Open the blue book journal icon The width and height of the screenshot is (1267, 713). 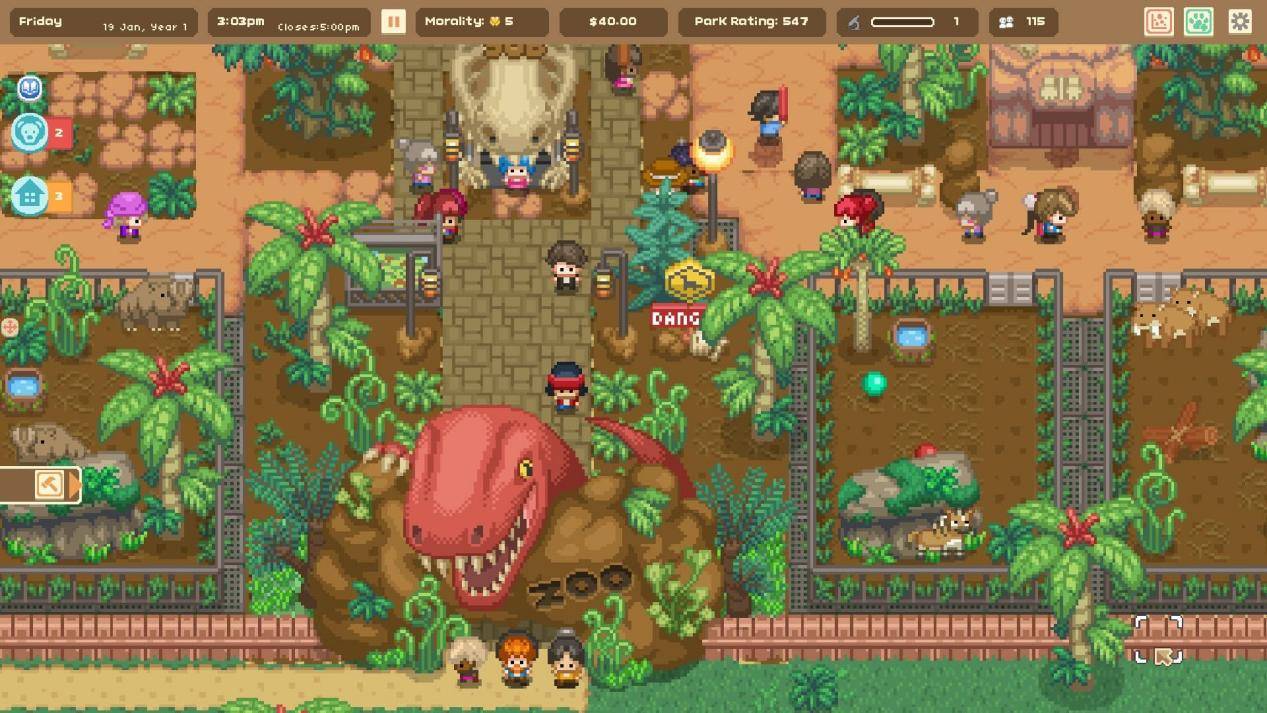click(x=30, y=89)
